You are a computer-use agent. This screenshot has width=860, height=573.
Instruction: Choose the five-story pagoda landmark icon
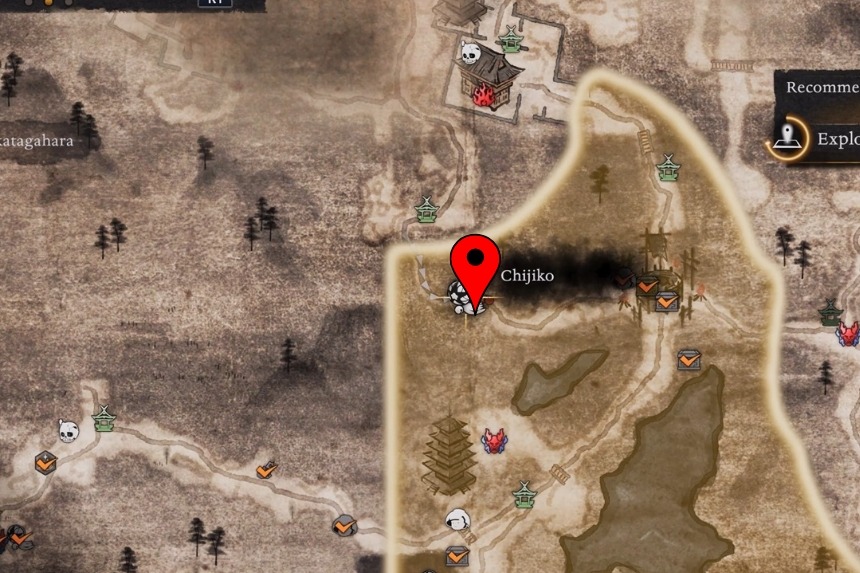448,455
